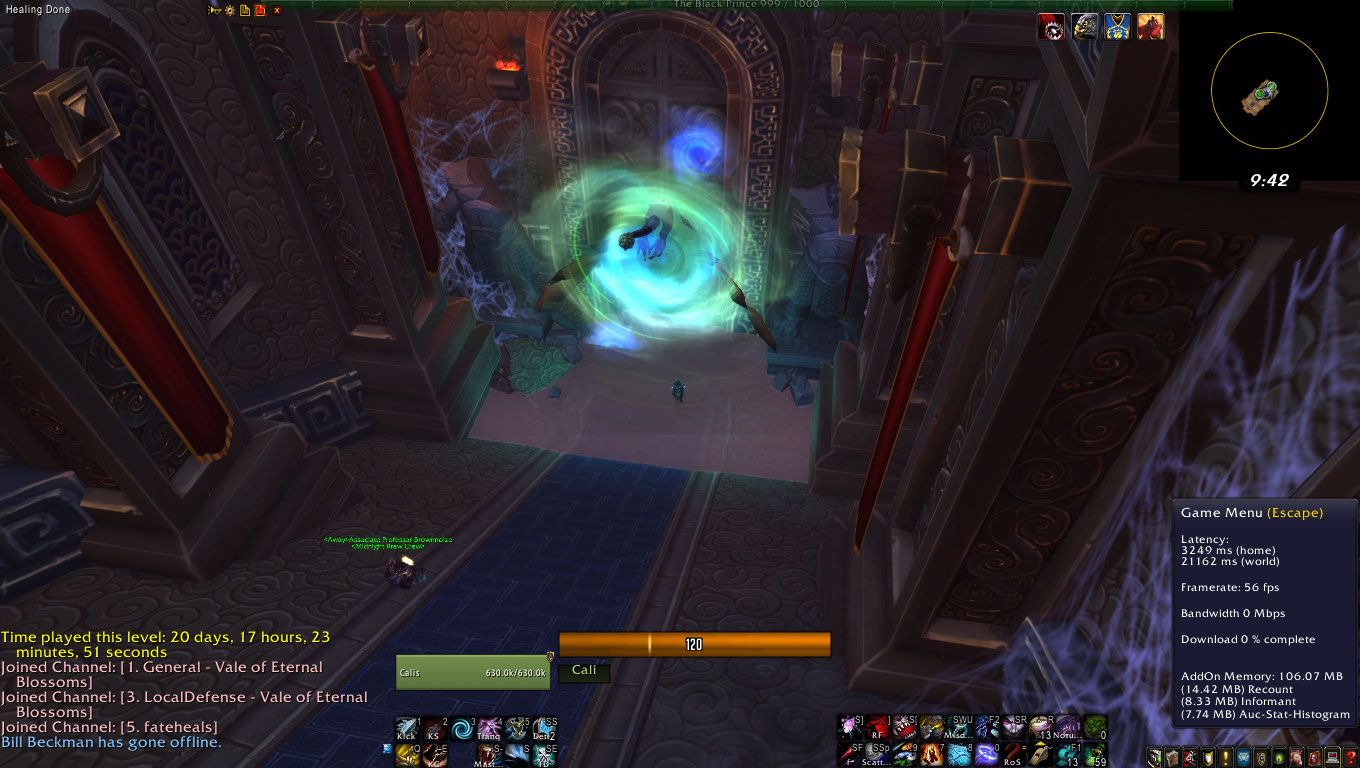Image resolution: width=1360 pixels, height=768 pixels.
Task: Open the Help red question mark button
Action: pyautogui.click(x=1349, y=757)
